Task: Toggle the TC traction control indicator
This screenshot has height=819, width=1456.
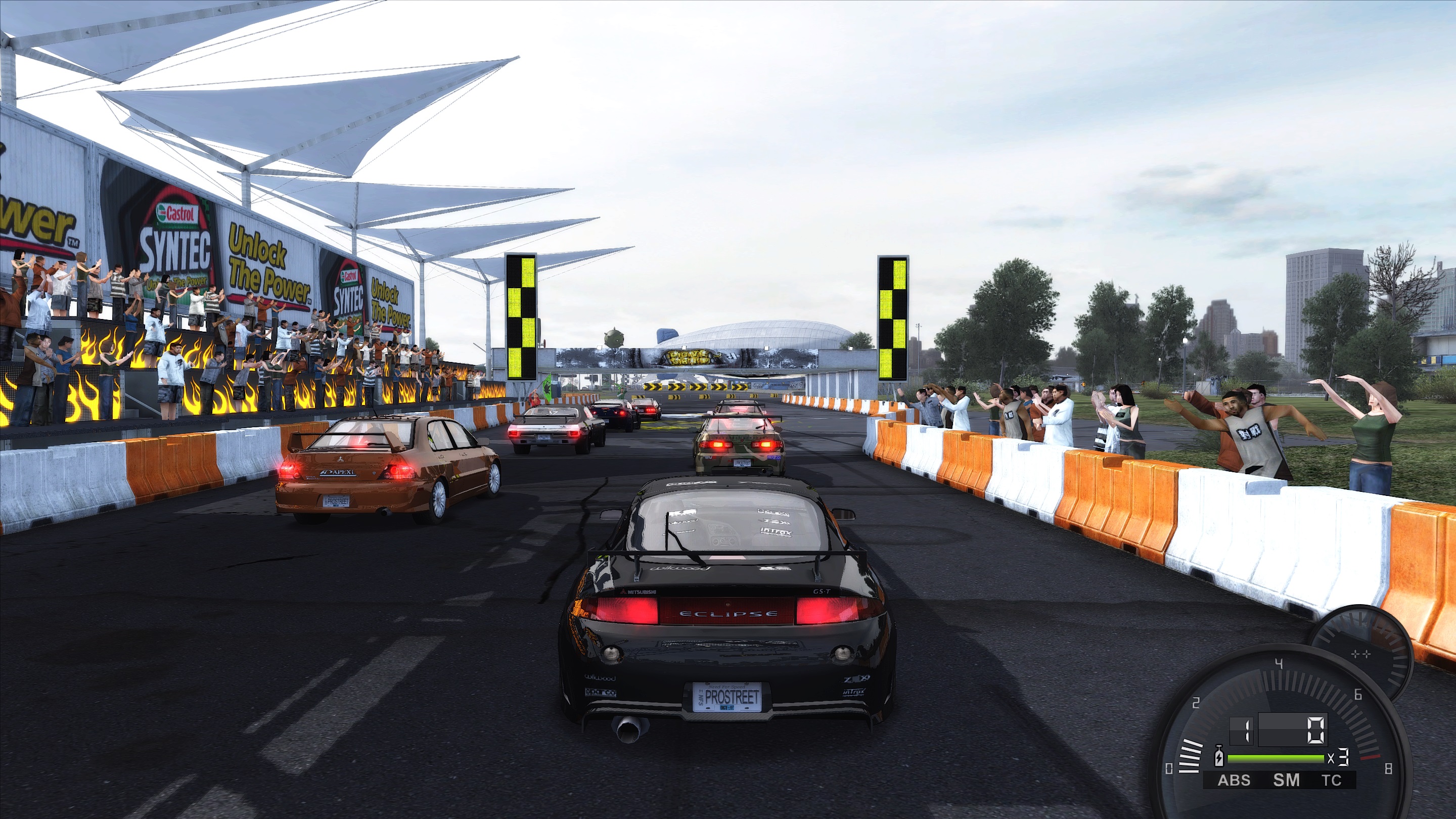Action: pos(1331,781)
